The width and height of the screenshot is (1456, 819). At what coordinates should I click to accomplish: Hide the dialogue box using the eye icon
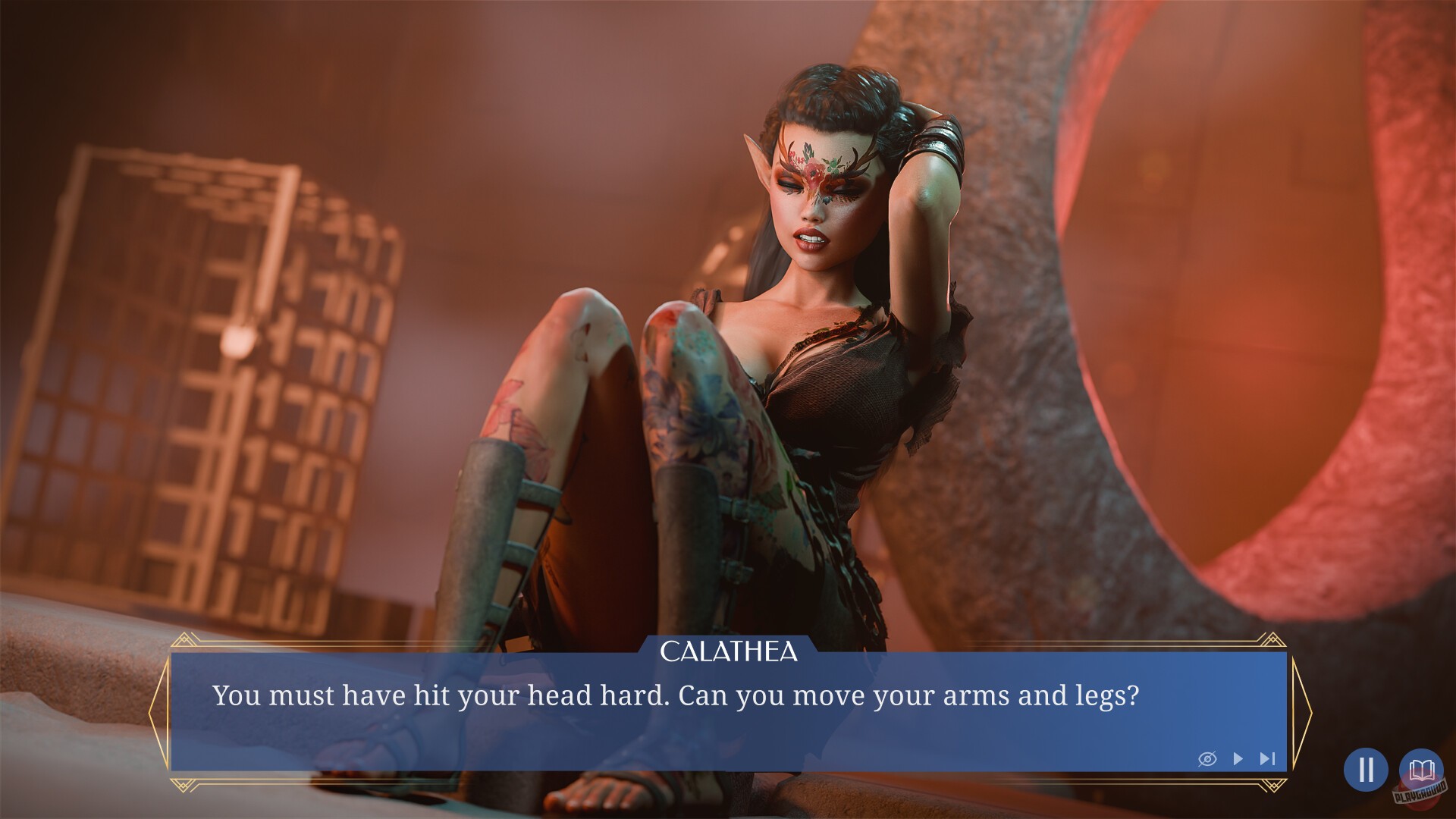(x=1209, y=758)
